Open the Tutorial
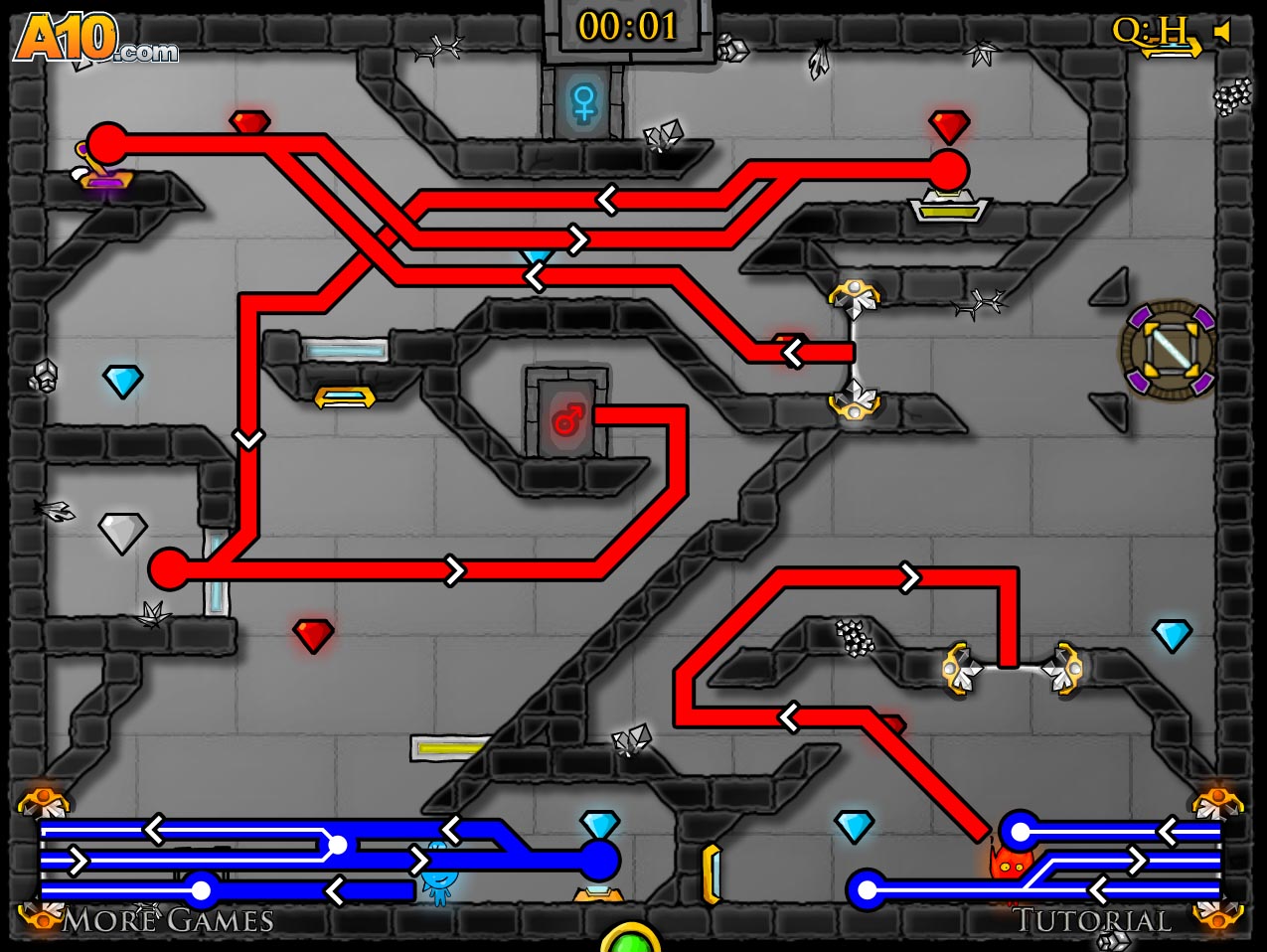The height and width of the screenshot is (952, 1267). pyautogui.click(x=1092, y=921)
